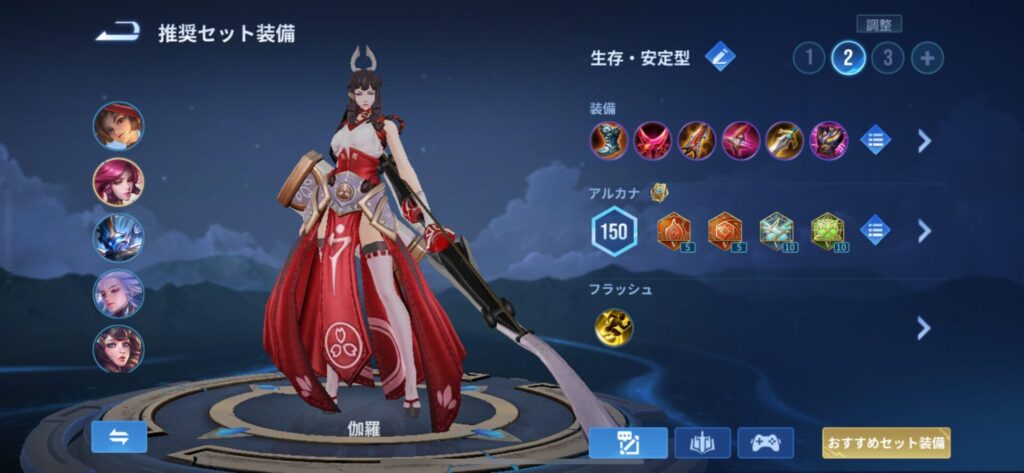Select the boots equipment item

tap(609, 140)
